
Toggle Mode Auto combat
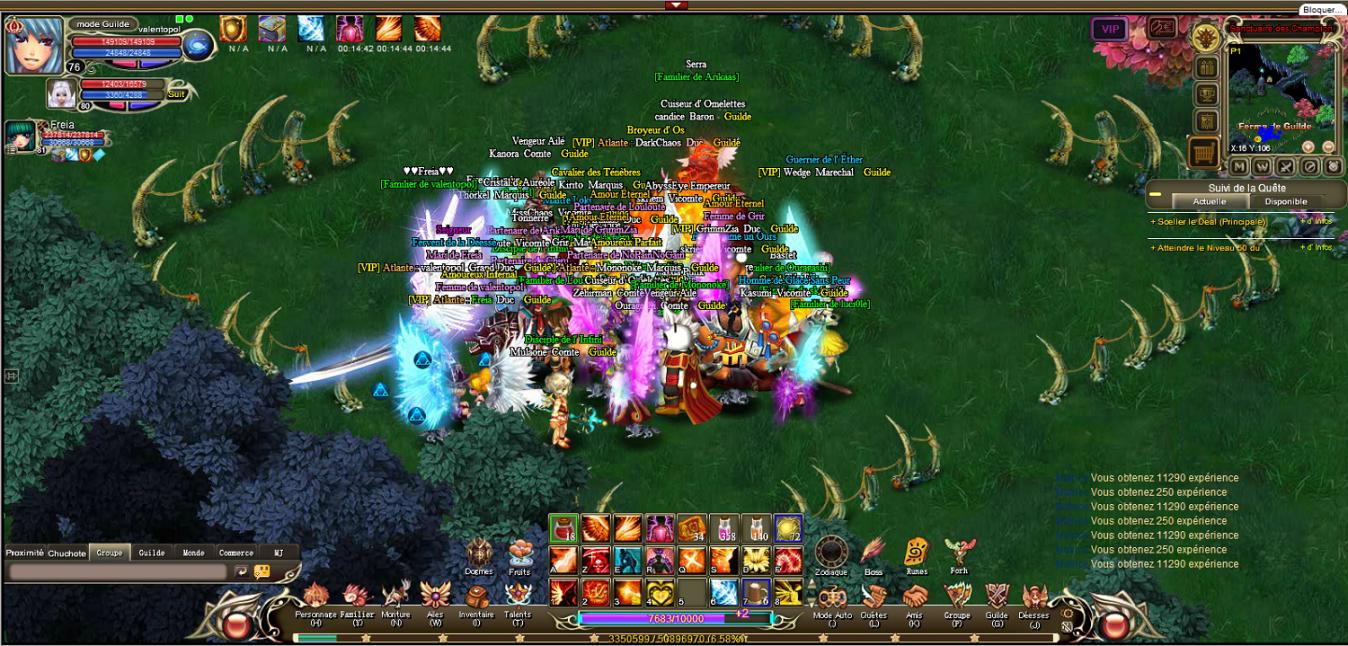(832, 598)
